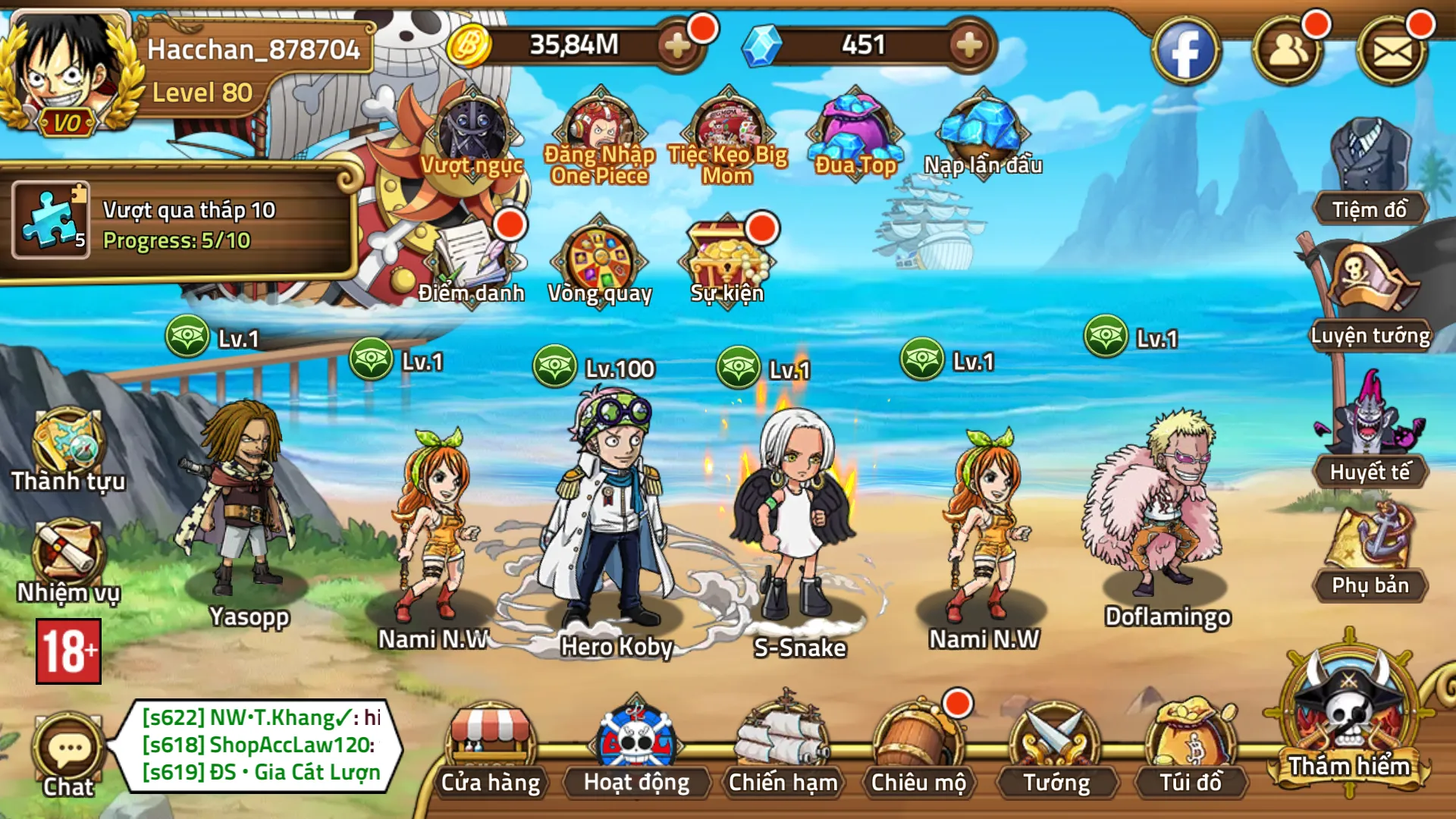Claim the Nạp lần đầu first recharge reward
Viewport: 1456px width, 819px height.
982,129
